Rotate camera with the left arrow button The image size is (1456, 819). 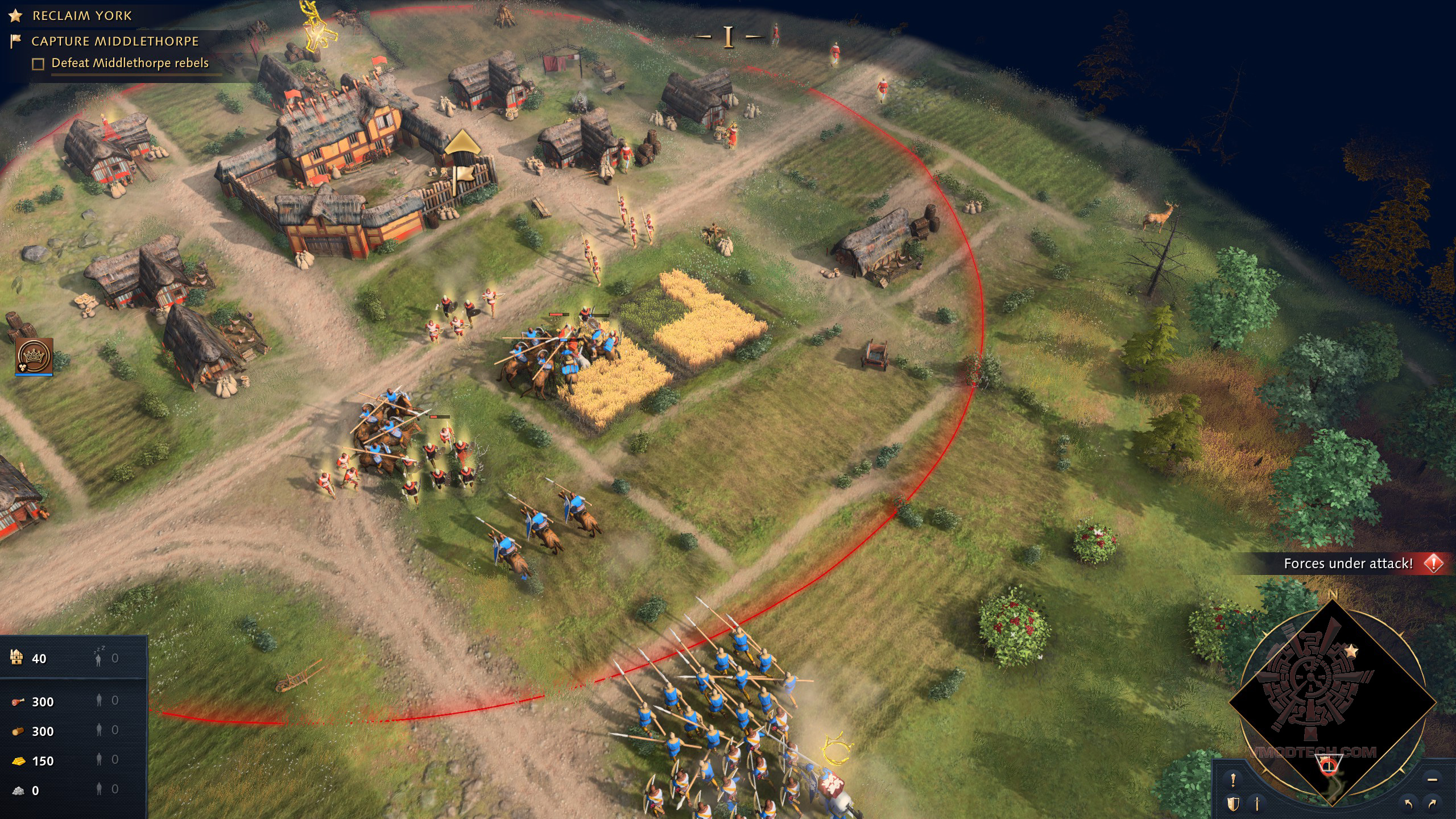tap(1409, 804)
